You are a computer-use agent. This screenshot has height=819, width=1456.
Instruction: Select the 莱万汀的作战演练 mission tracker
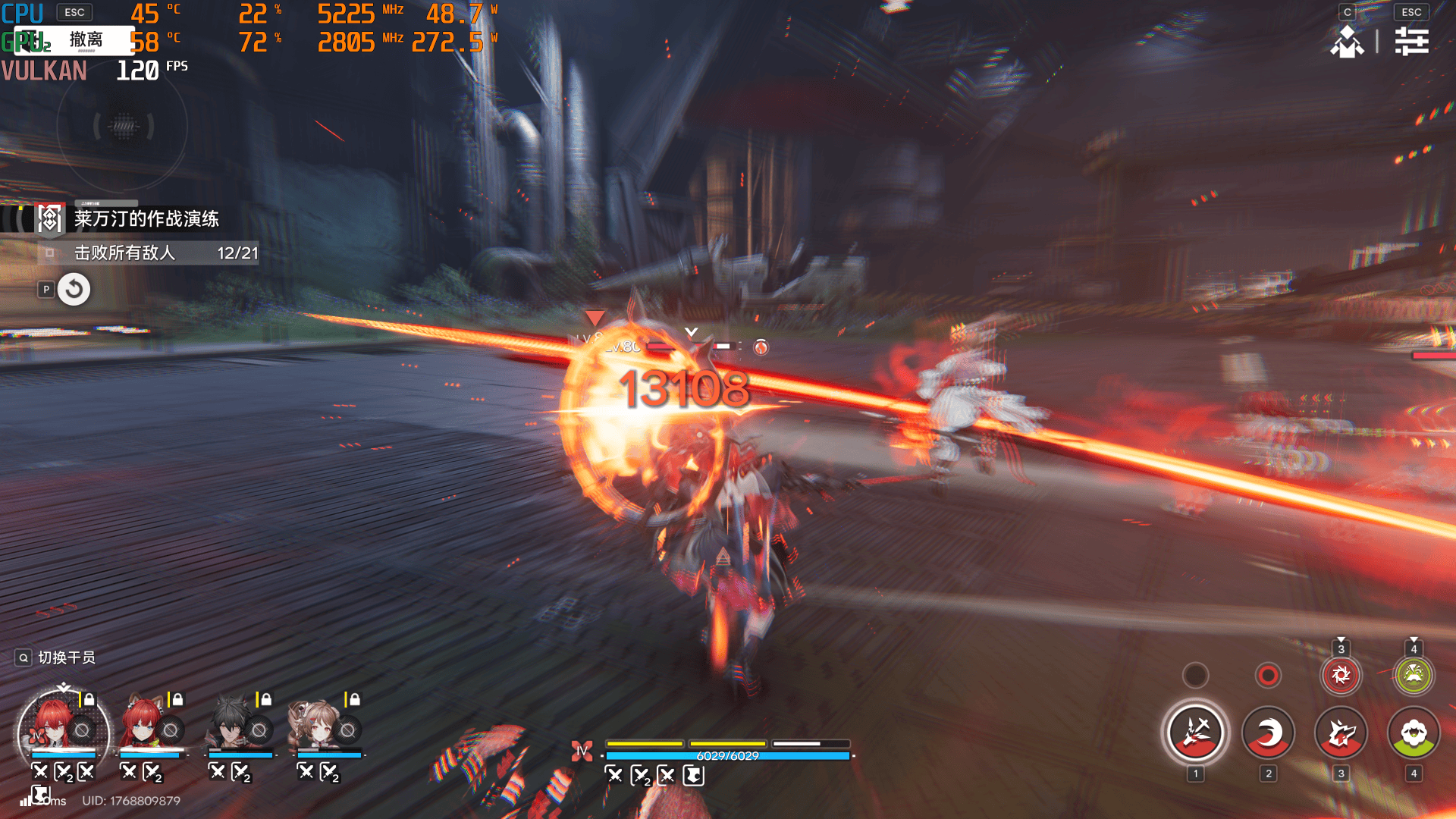pyautogui.click(x=146, y=219)
